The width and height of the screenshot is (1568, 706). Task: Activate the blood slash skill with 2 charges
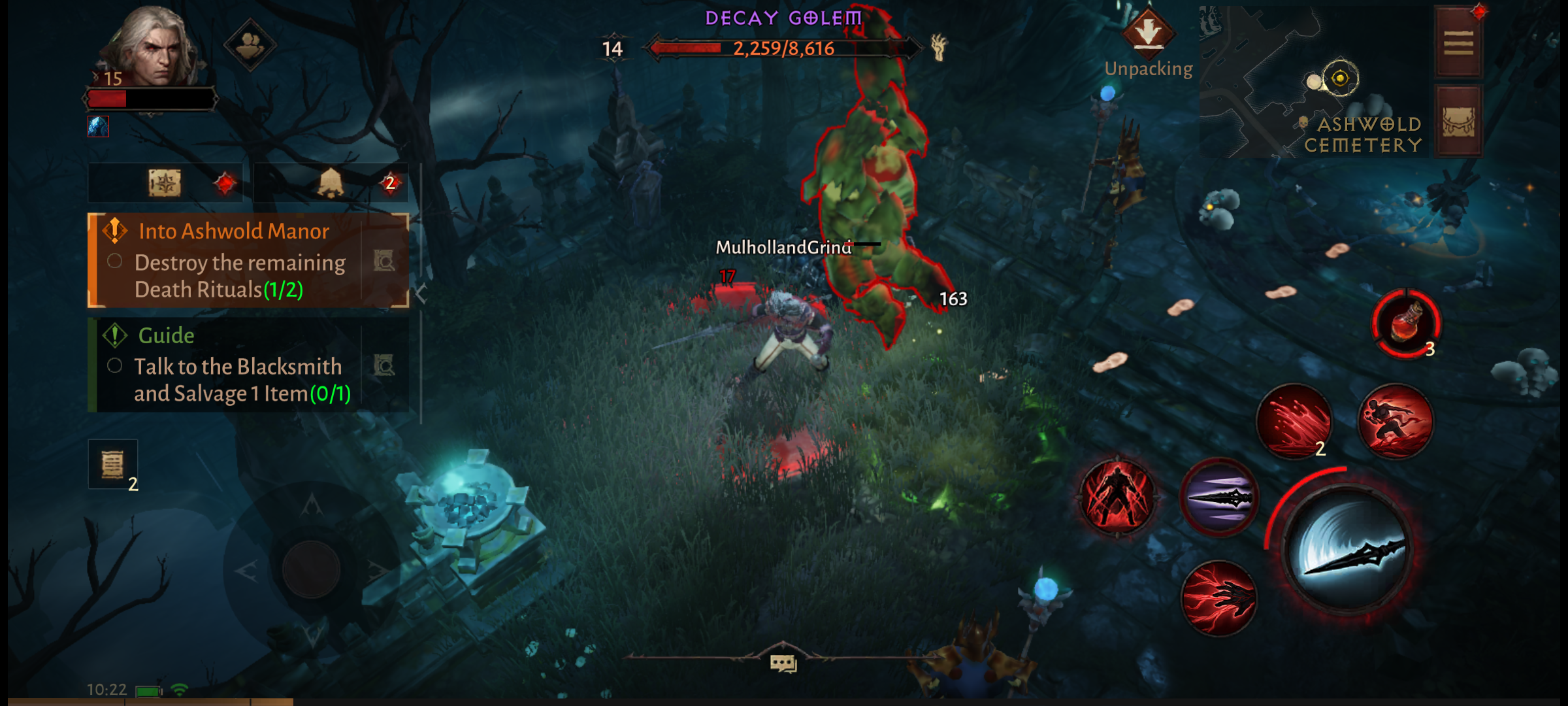click(1294, 422)
